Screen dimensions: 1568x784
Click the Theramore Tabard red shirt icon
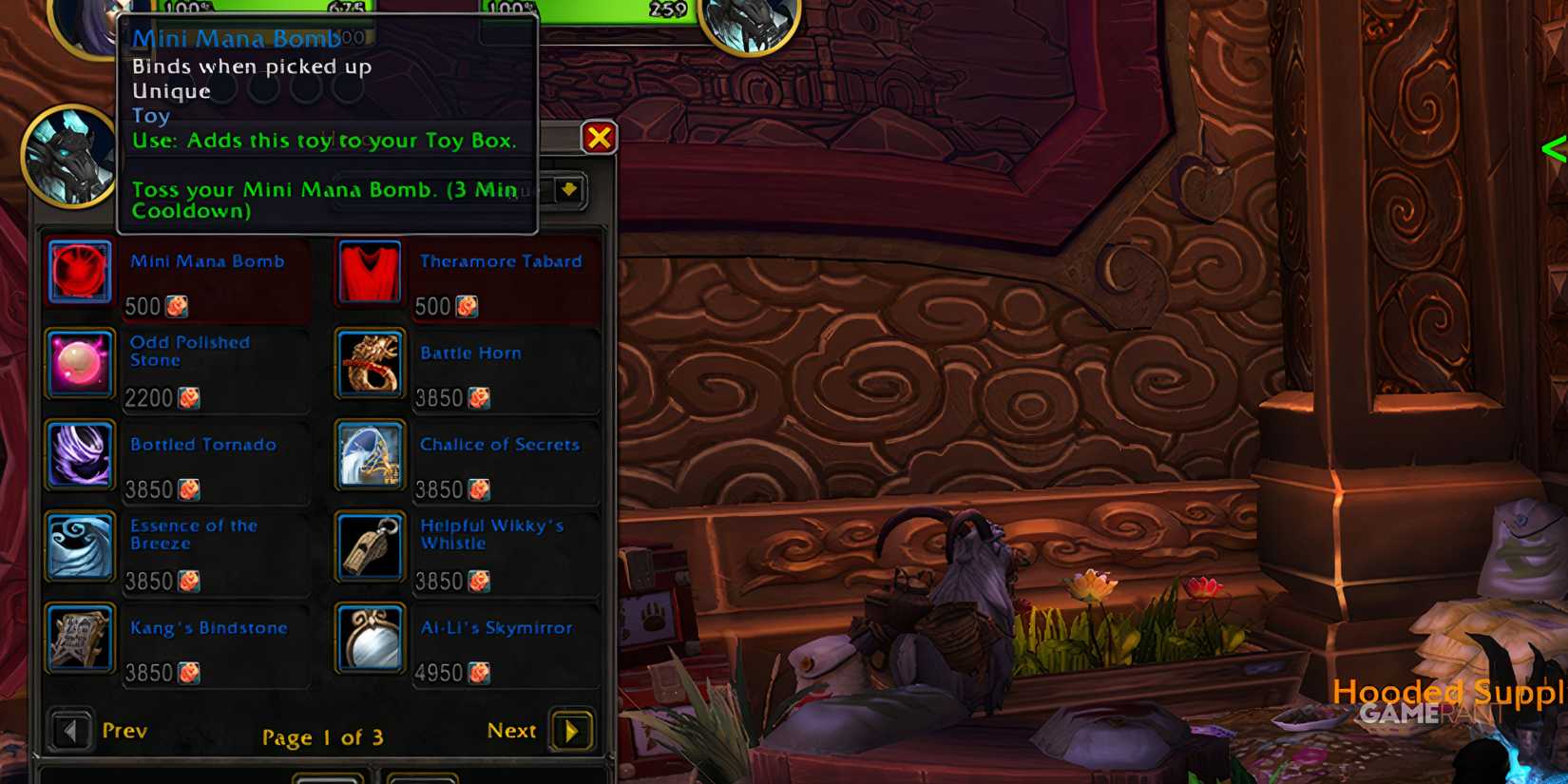click(x=370, y=273)
